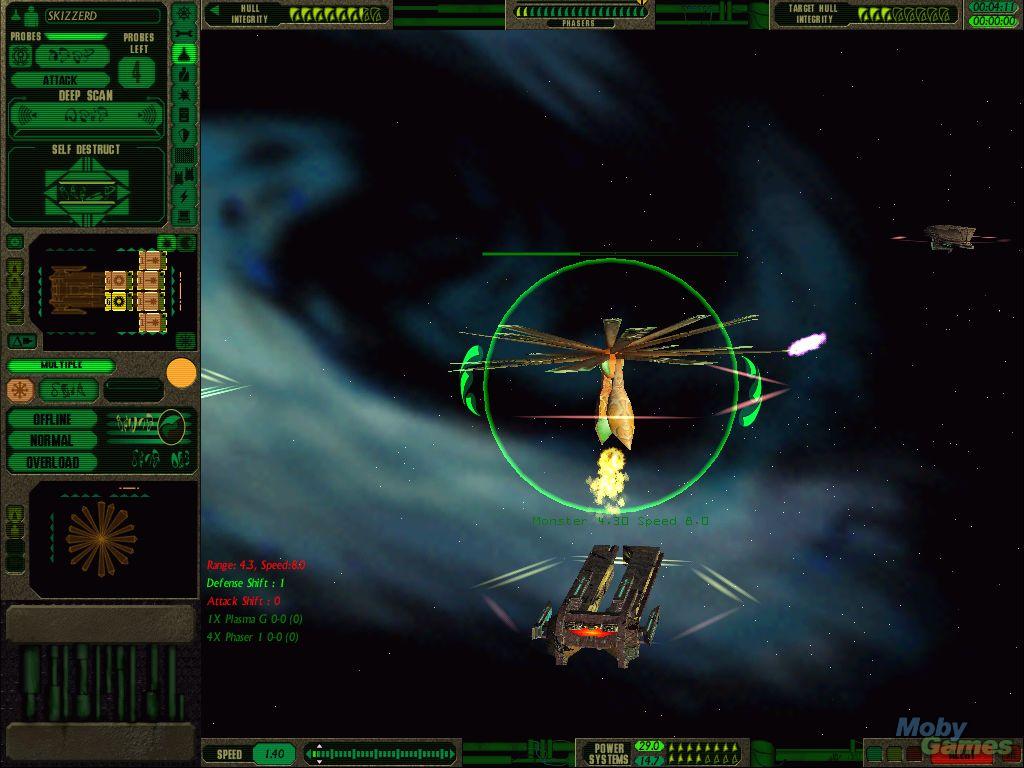Activate the Deep Scan control
The image size is (1024, 768).
(86, 117)
